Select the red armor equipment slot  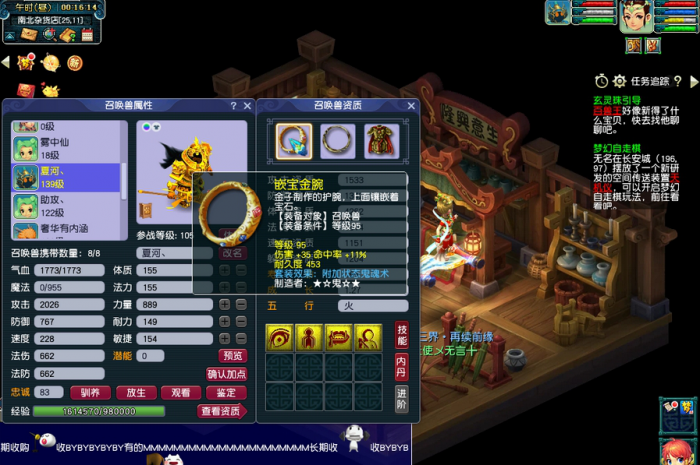coord(380,139)
